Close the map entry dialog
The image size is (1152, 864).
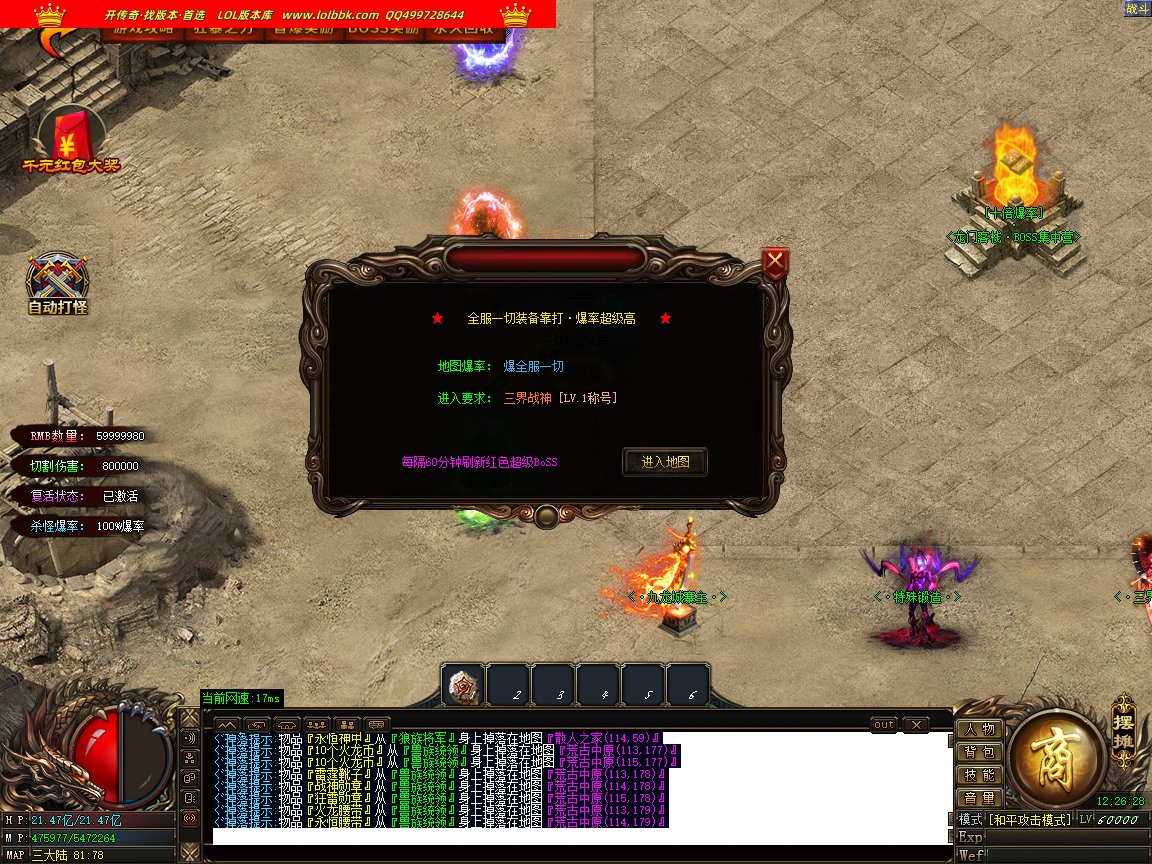[775, 263]
